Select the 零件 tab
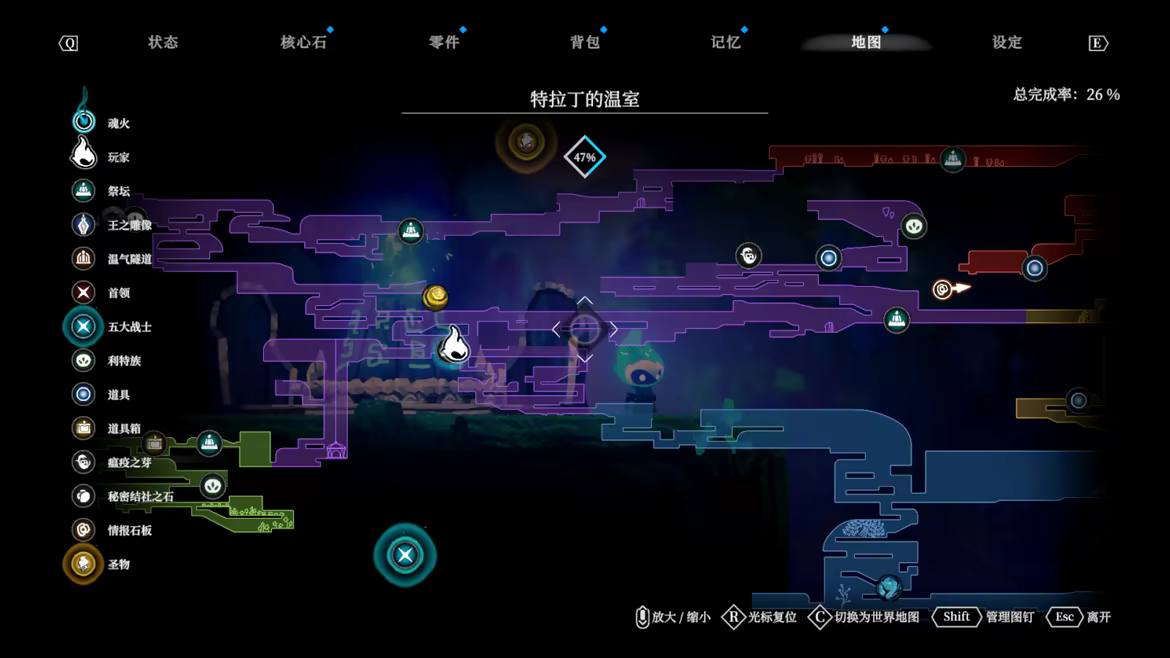The height and width of the screenshot is (658, 1170). pos(444,42)
